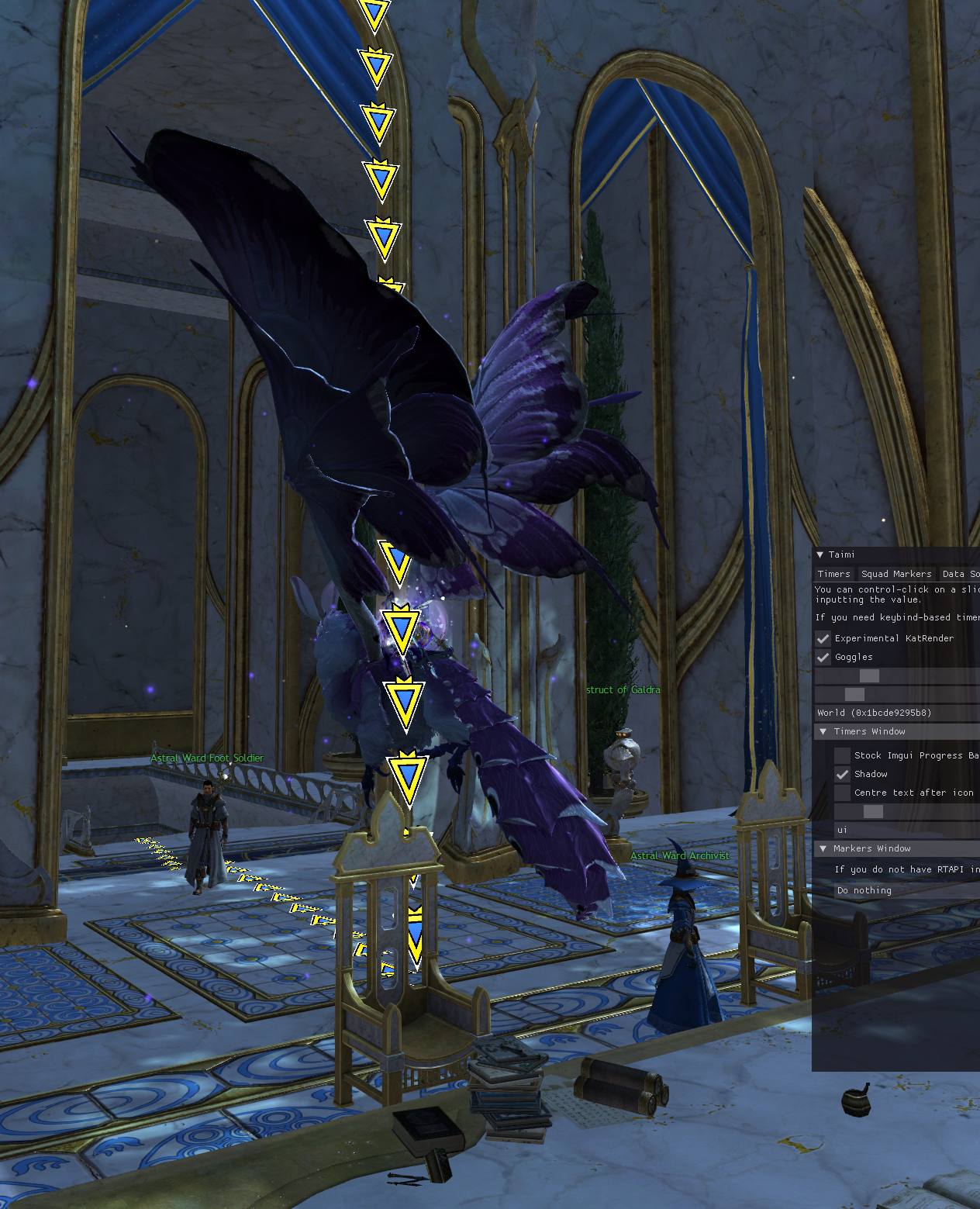Viewport: 980px width, 1209px height.
Task: Disable the Shadow checkbox
Action: pyautogui.click(x=843, y=774)
